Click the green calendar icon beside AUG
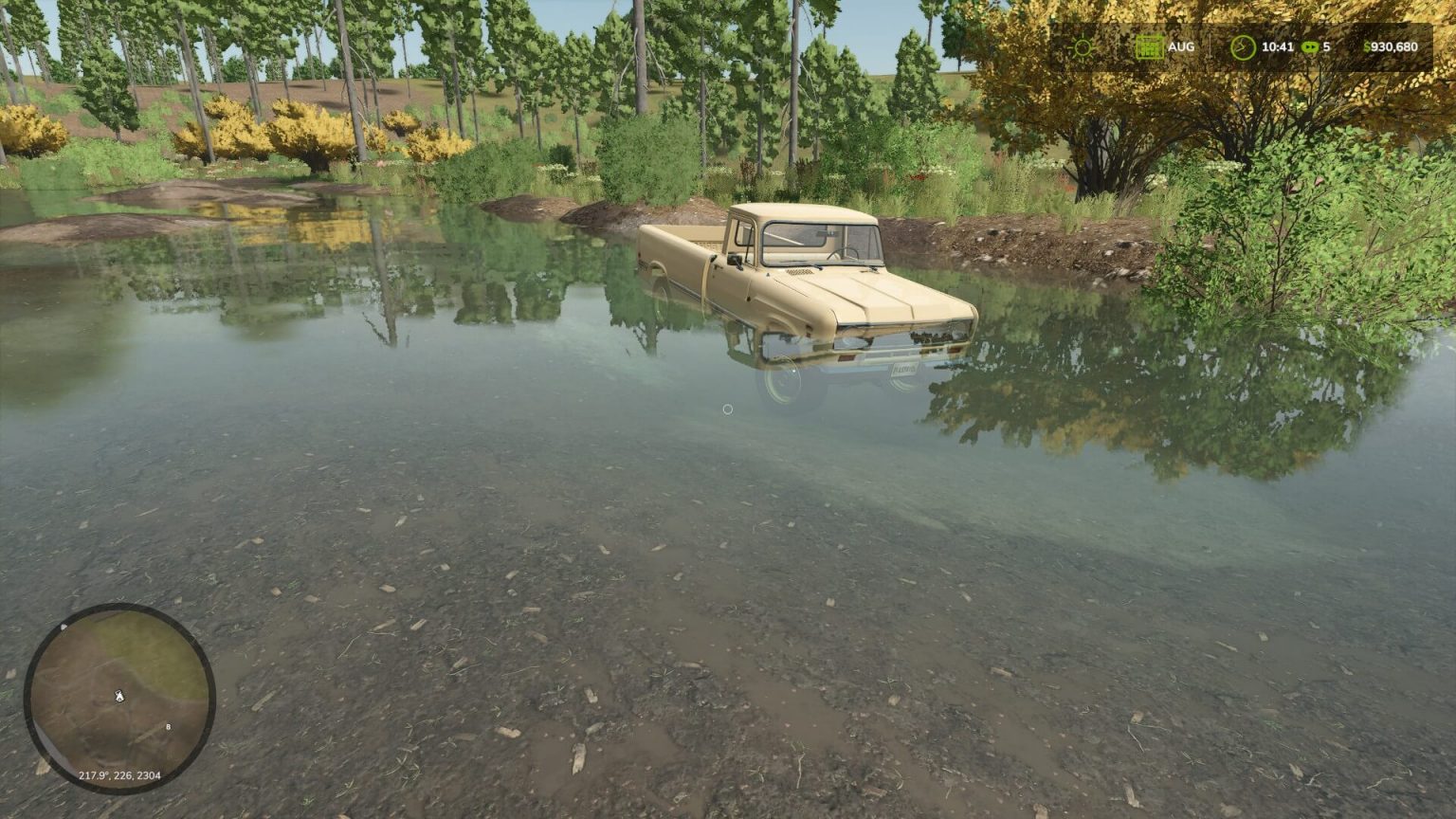 tap(1150, 47)
